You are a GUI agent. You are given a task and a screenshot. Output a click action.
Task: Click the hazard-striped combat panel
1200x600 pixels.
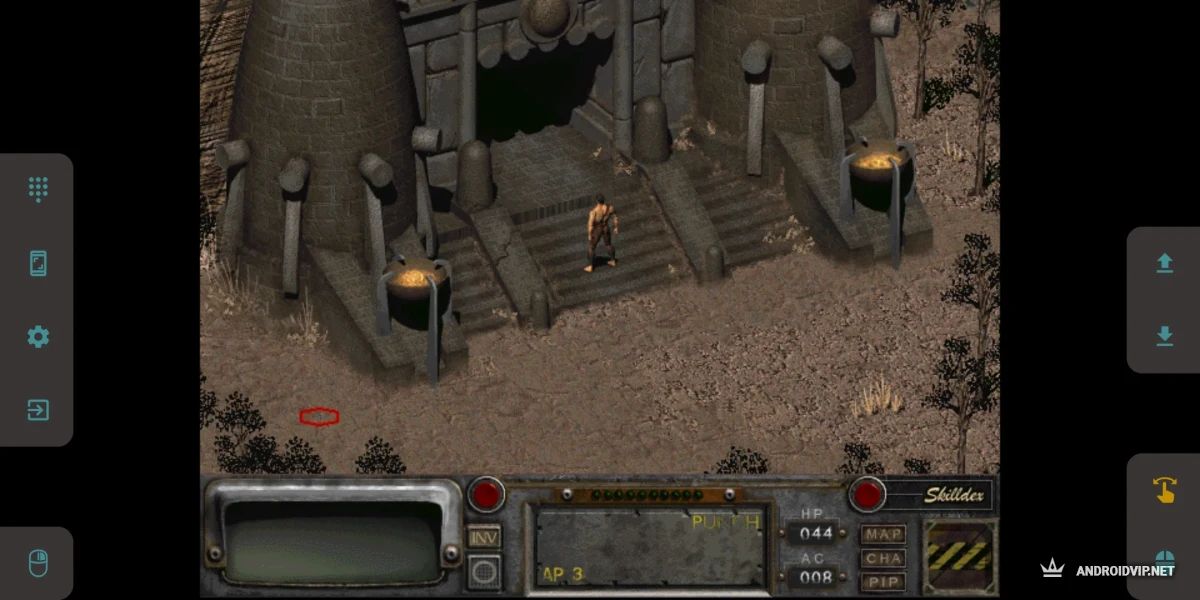click(x=959, y=557)
